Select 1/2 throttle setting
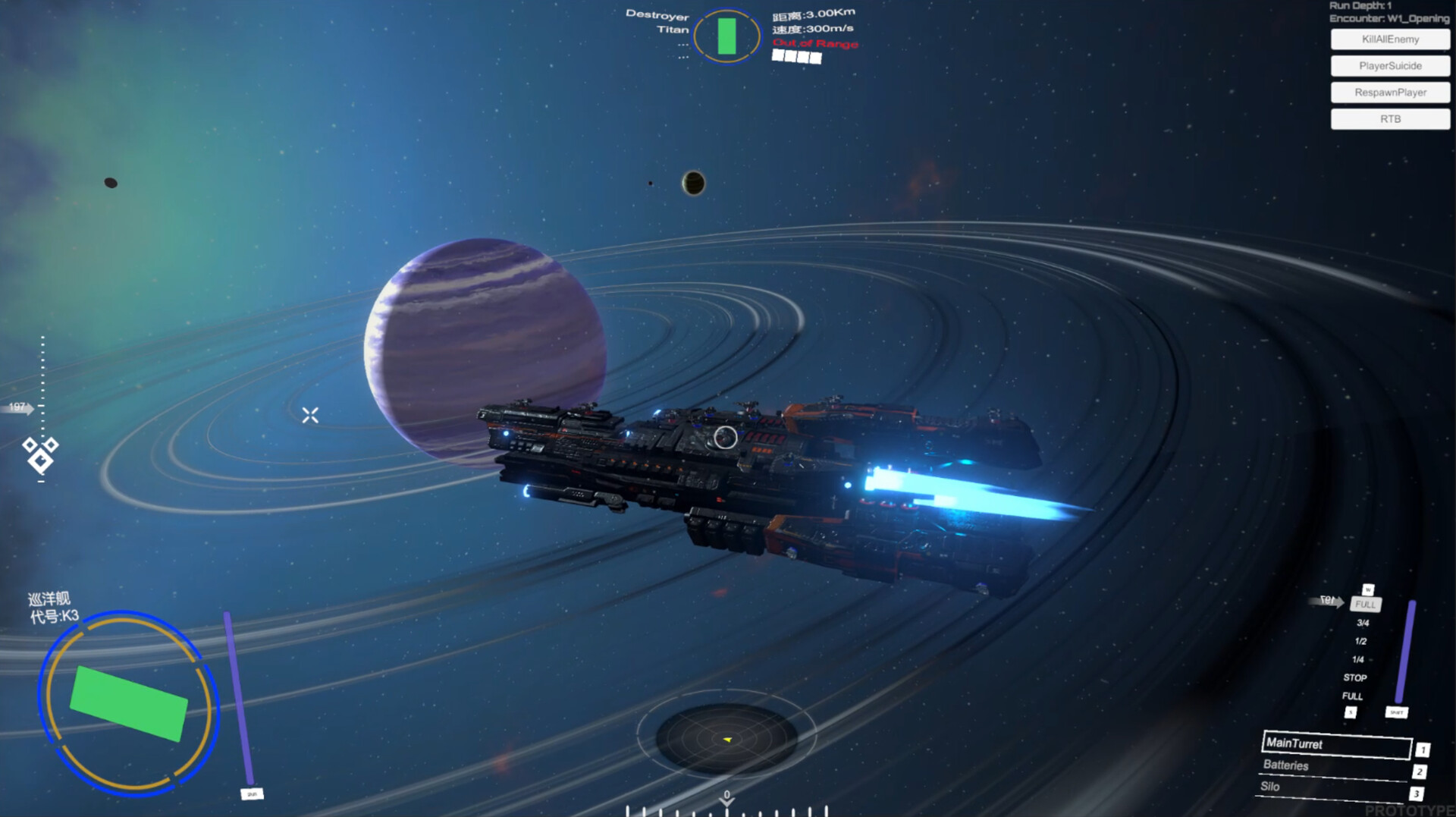 pyautogui.click(x=1361, y=641)
